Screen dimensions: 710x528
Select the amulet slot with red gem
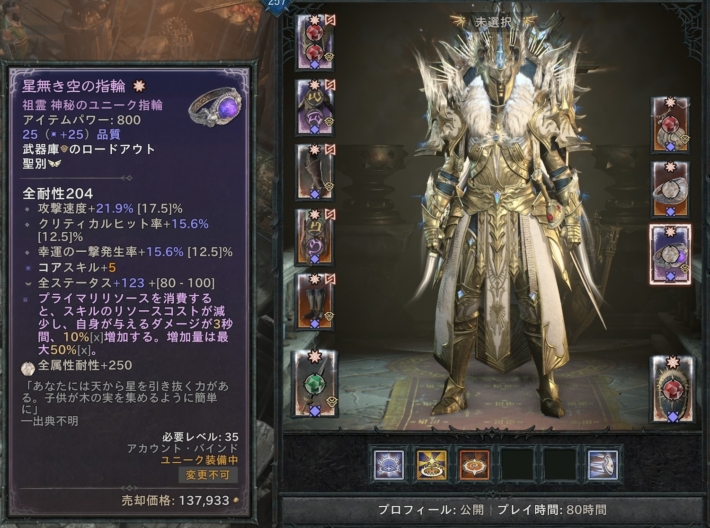[x=670, y=125]
